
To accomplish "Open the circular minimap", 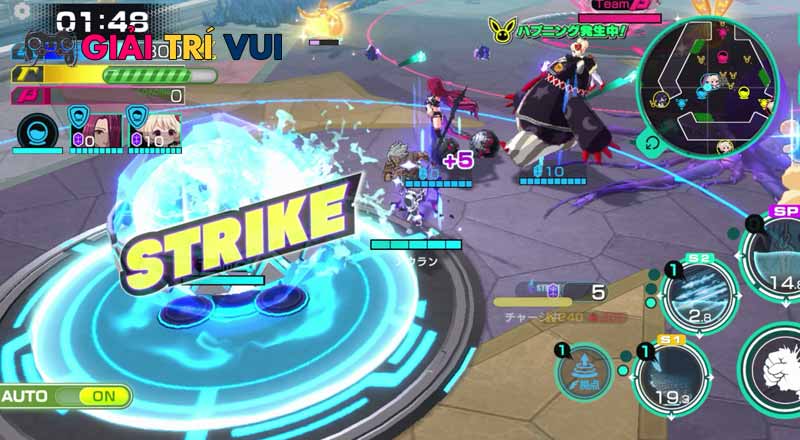I will tap(714, 85).
